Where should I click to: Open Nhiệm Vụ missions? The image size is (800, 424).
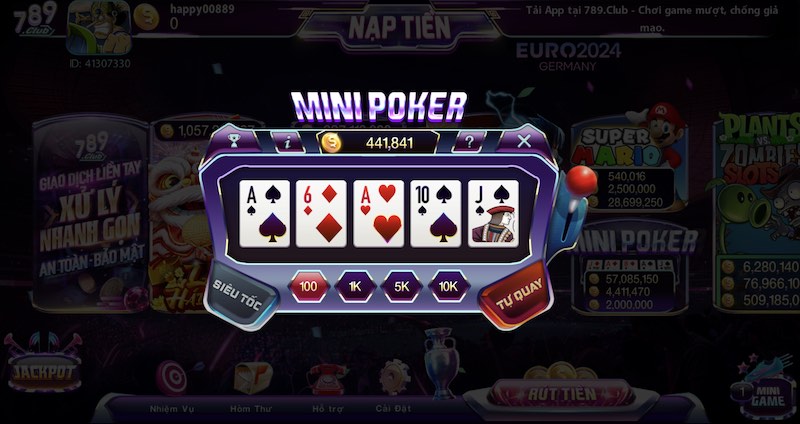170,386
